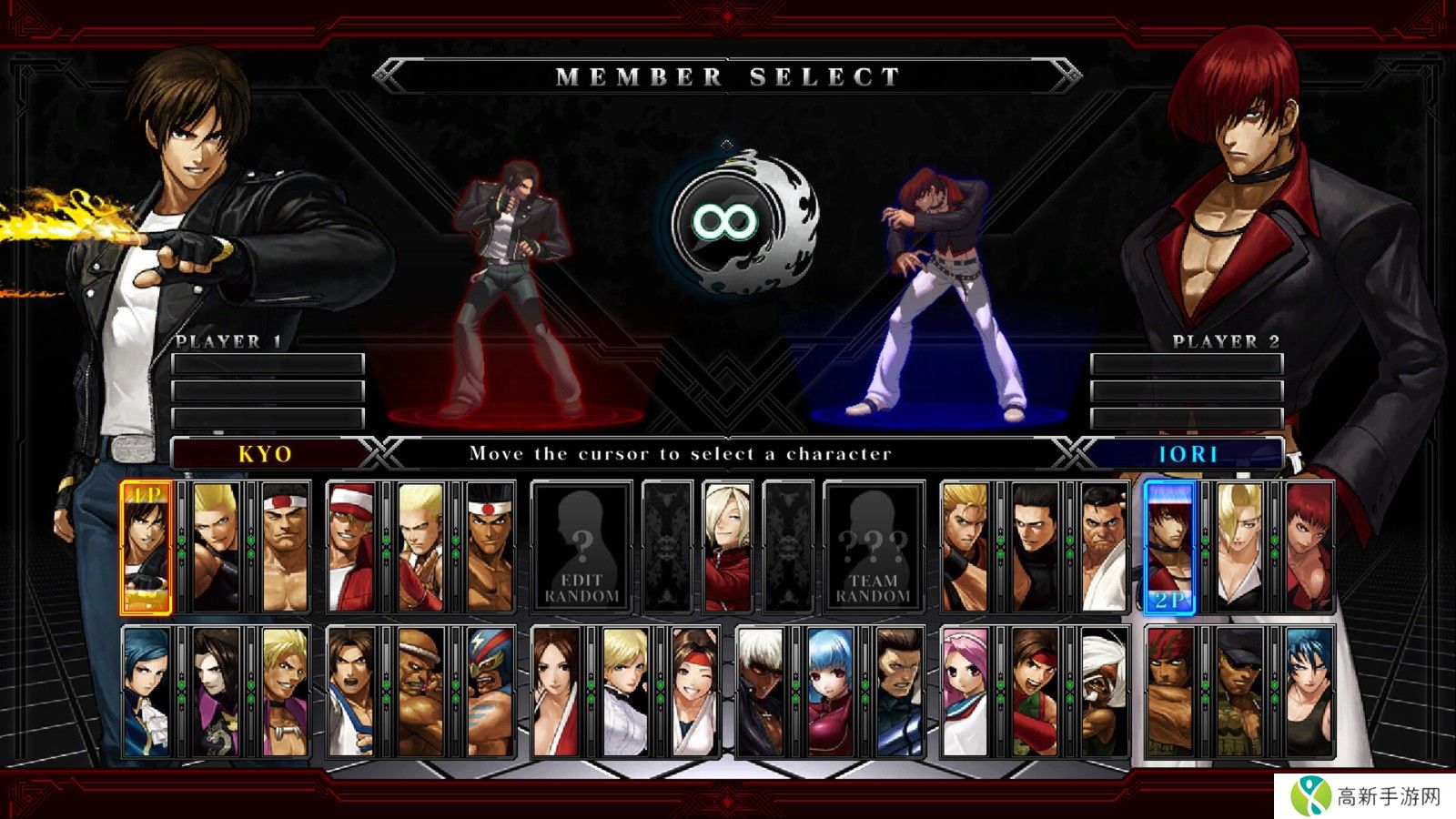Pick Elisabeth with the blue coat

[146, 692]
